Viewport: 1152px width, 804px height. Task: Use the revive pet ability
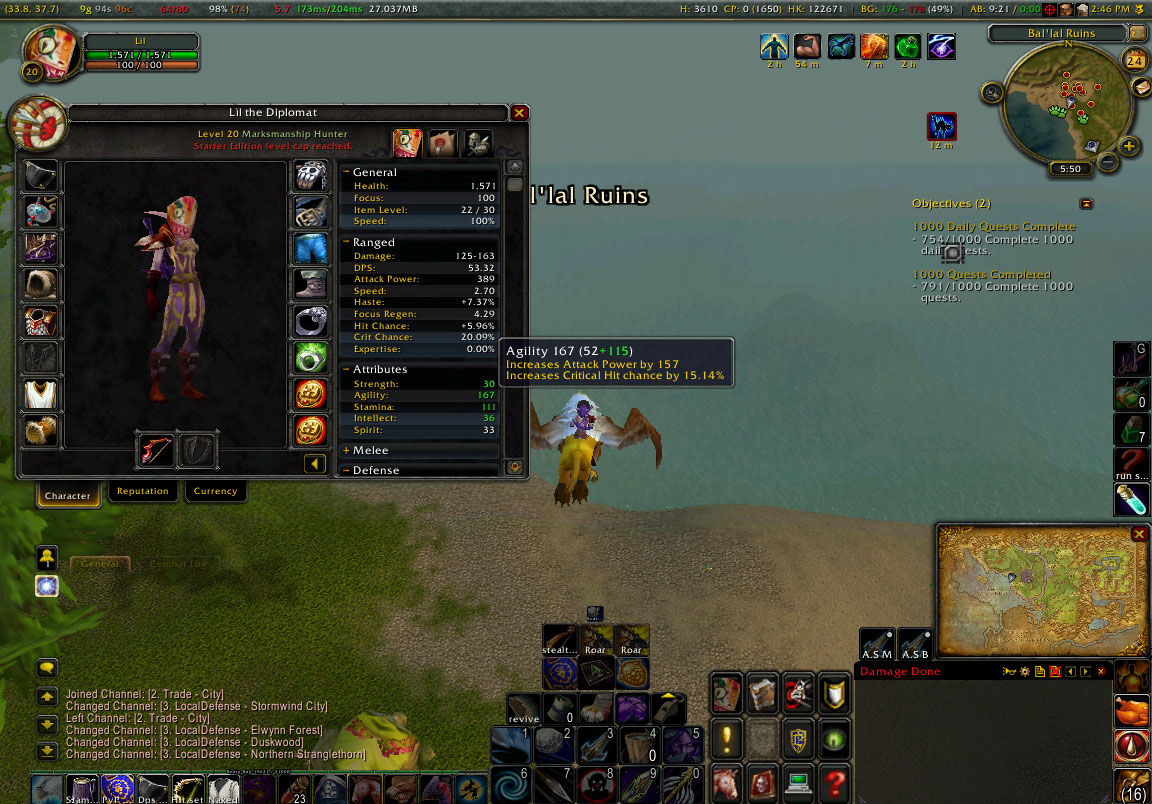524,709
